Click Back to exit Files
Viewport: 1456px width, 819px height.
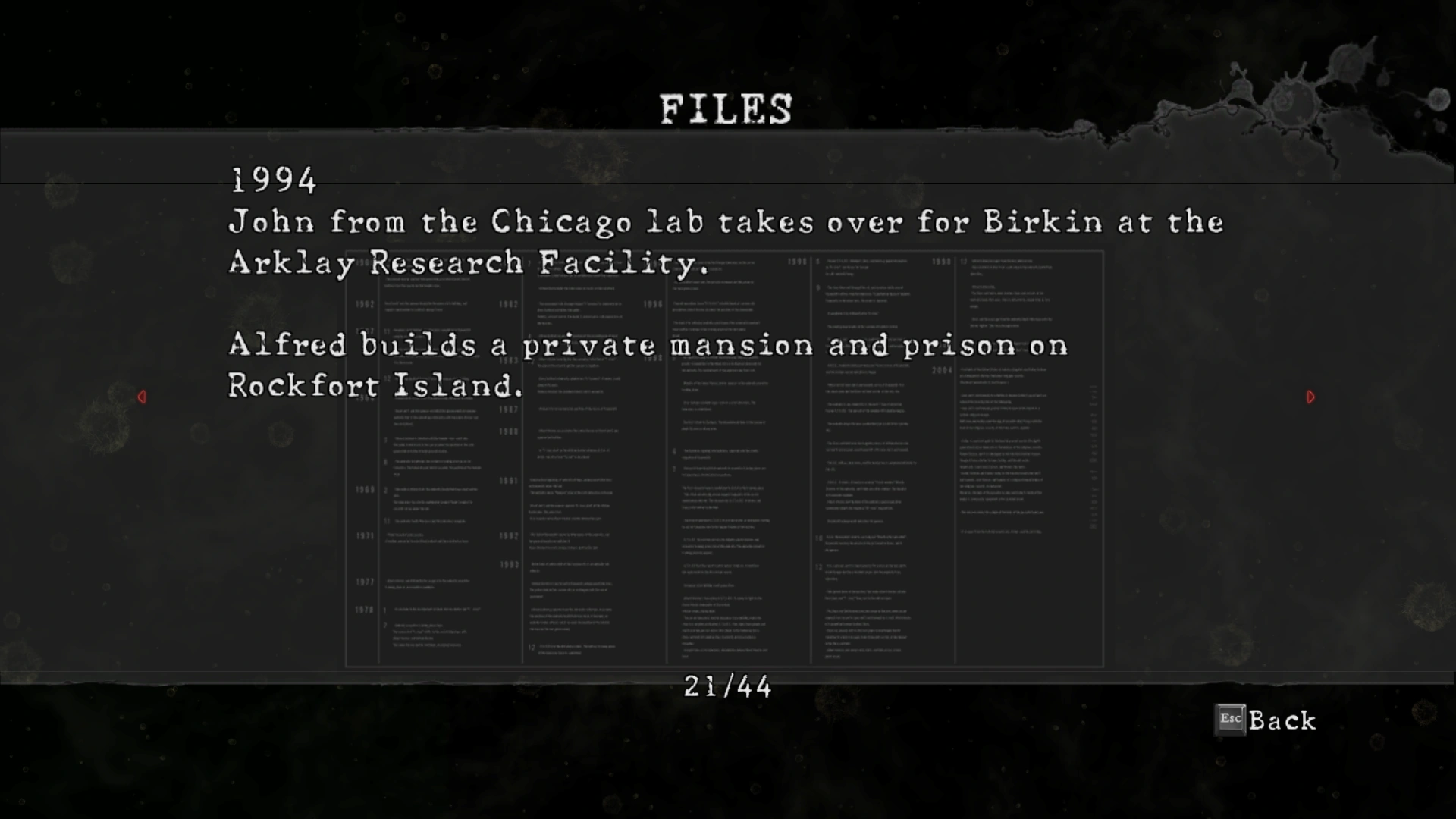point(1266,720)
